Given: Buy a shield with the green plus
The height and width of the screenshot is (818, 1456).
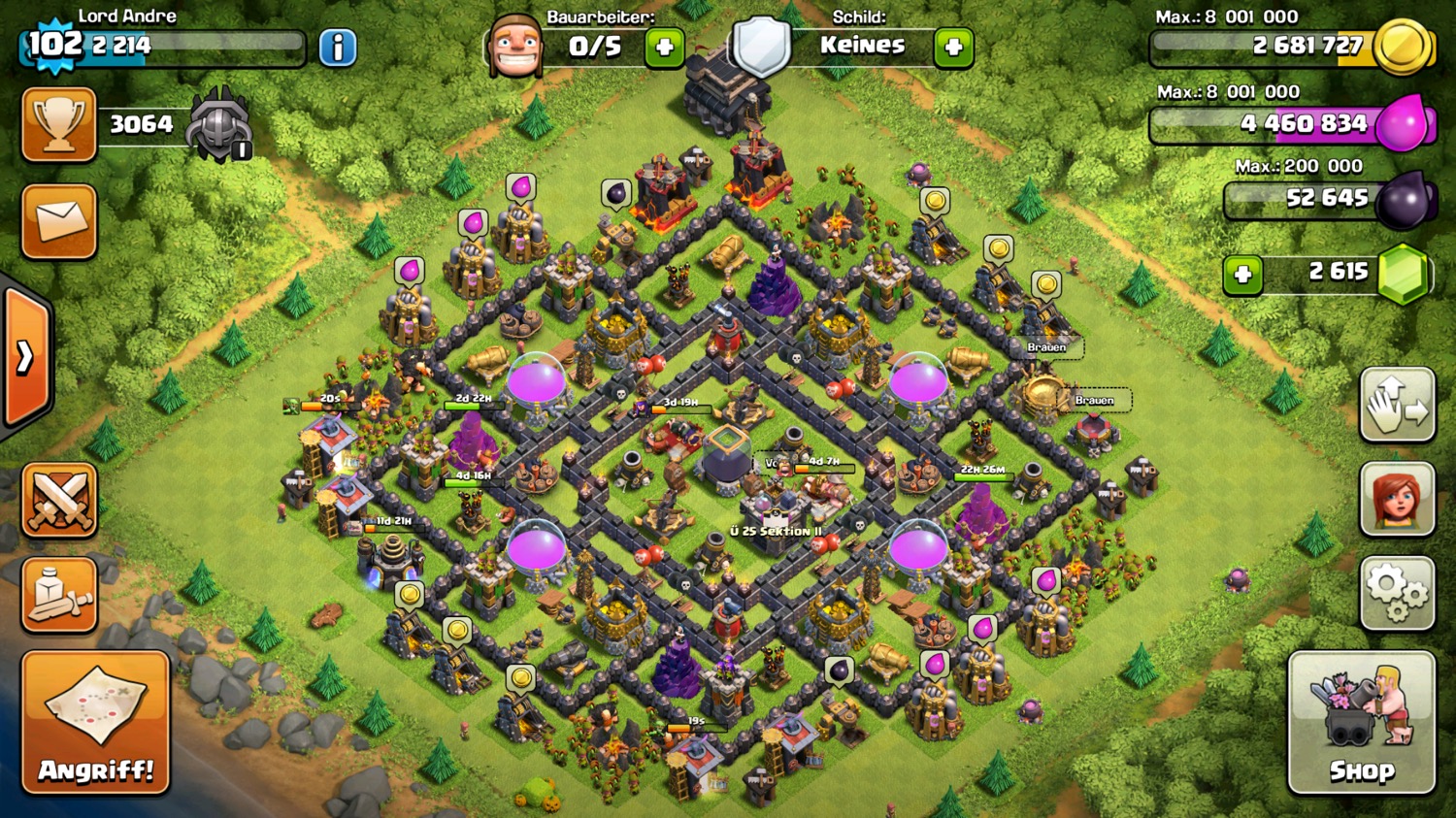Looking at the screenshot, I should coord(953,48).
